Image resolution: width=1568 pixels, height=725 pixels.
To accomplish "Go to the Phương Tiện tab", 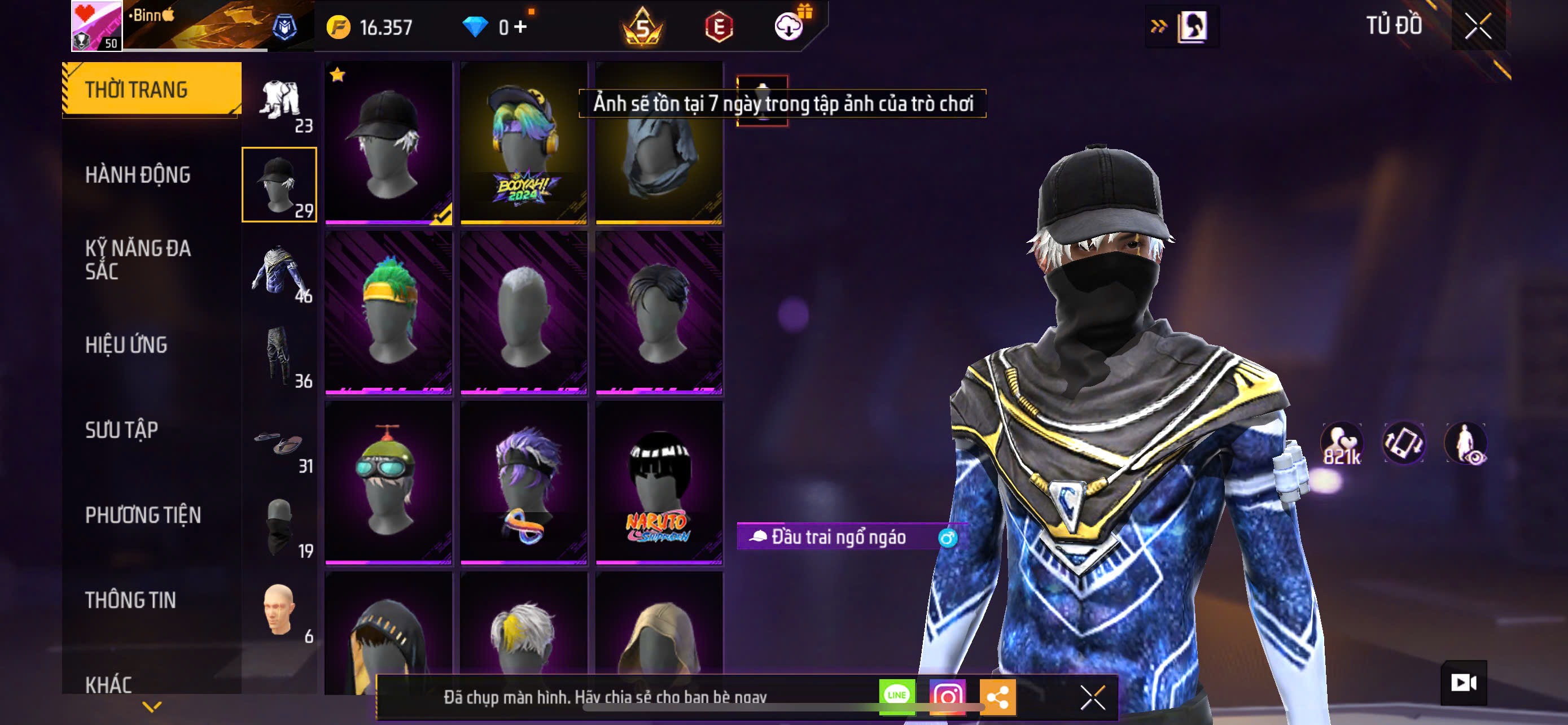I will click(143, 516).
